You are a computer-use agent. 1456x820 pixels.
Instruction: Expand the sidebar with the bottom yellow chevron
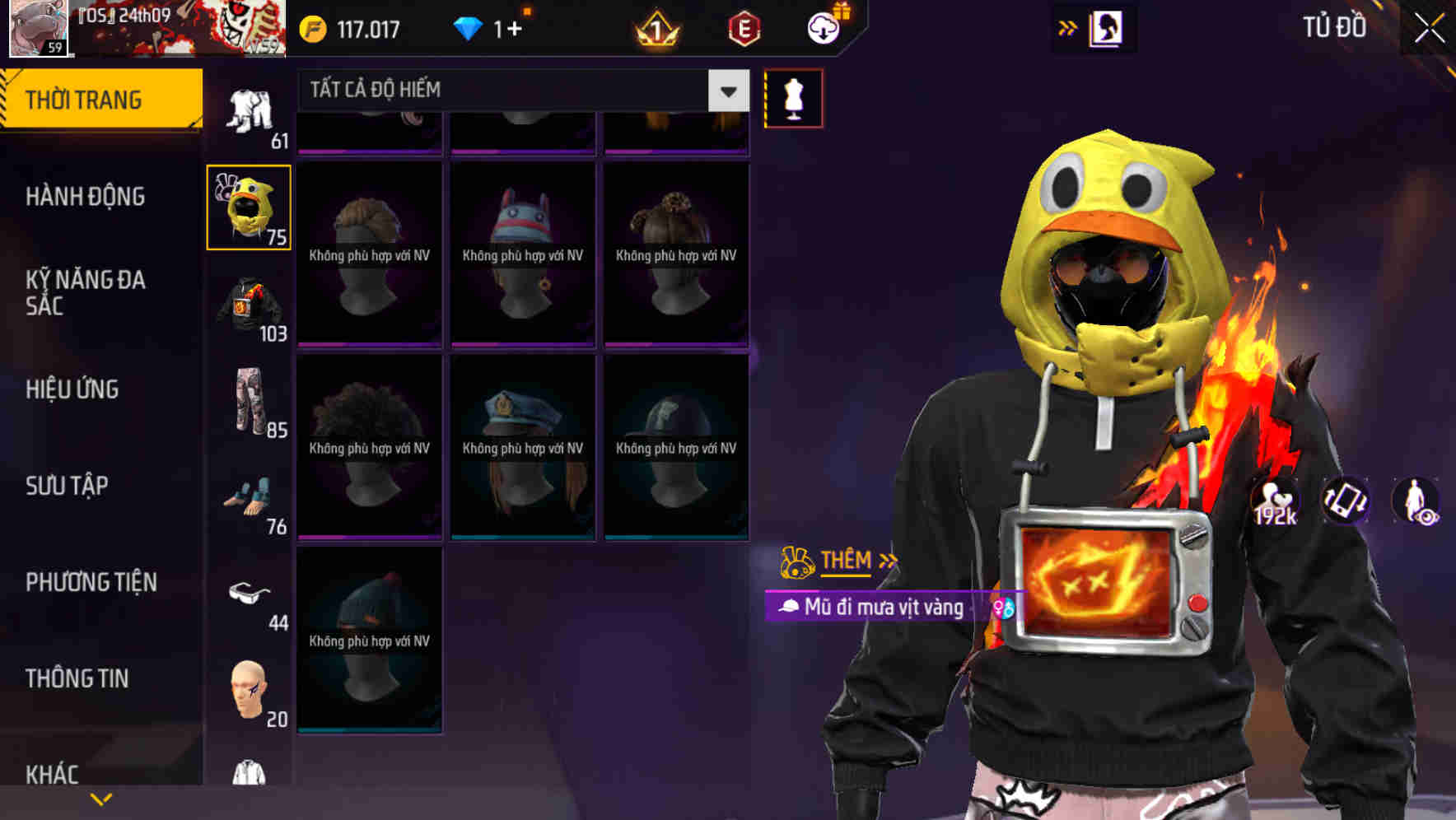coord(102,798)
